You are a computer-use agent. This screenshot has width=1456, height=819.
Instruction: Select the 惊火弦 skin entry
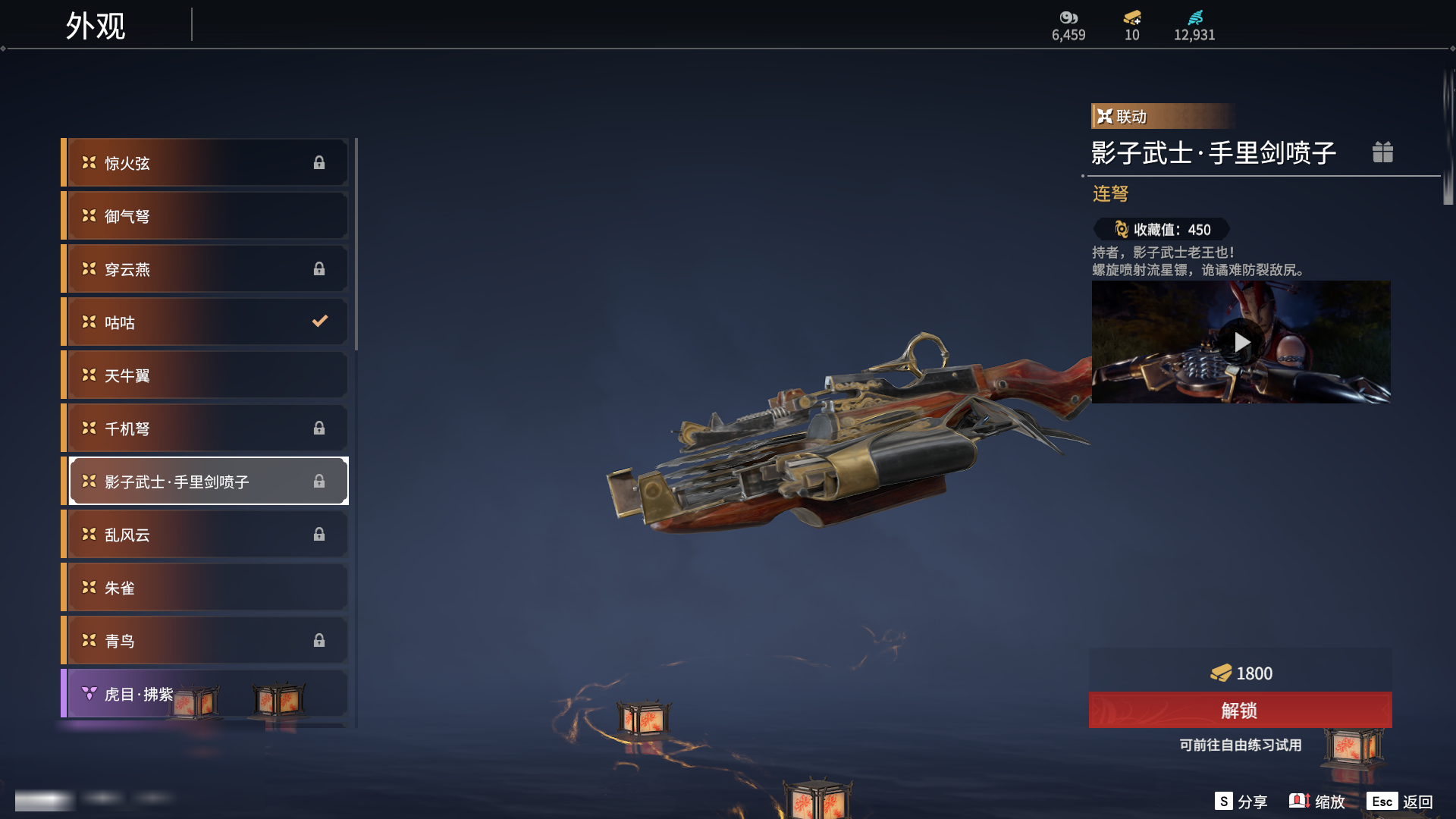(x=205, y=163)
